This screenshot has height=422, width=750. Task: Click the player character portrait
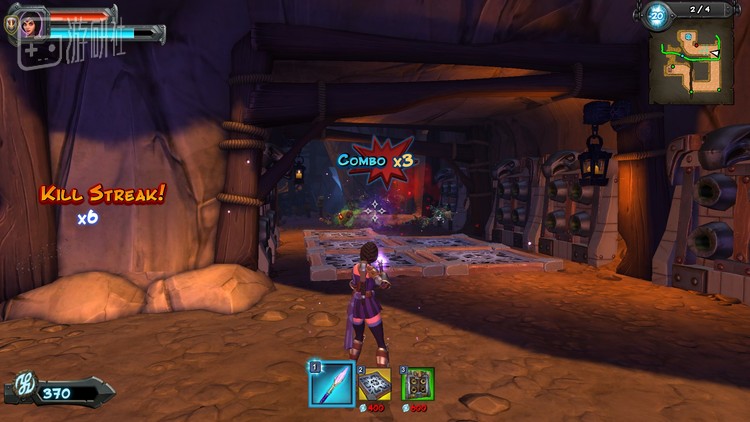[30, 23]
